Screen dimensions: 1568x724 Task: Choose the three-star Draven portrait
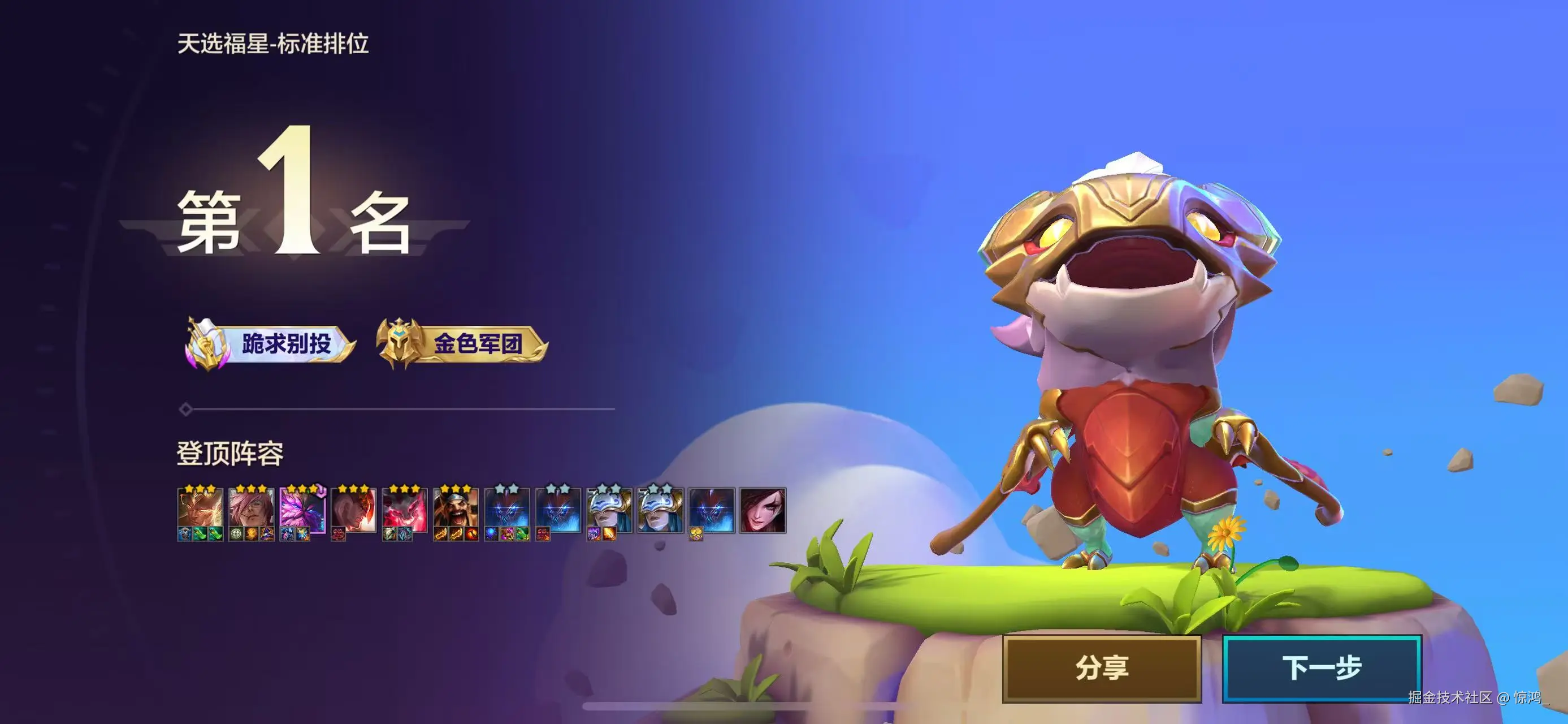455,508
